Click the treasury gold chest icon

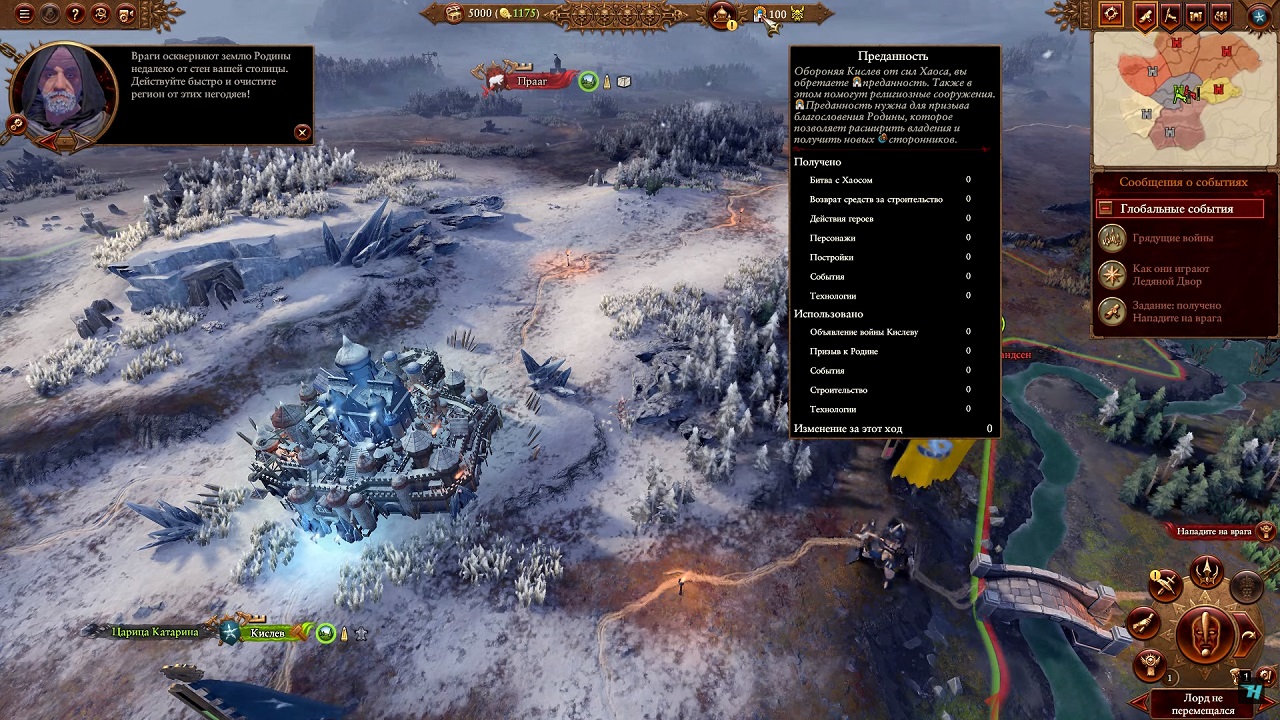point(455,13)
